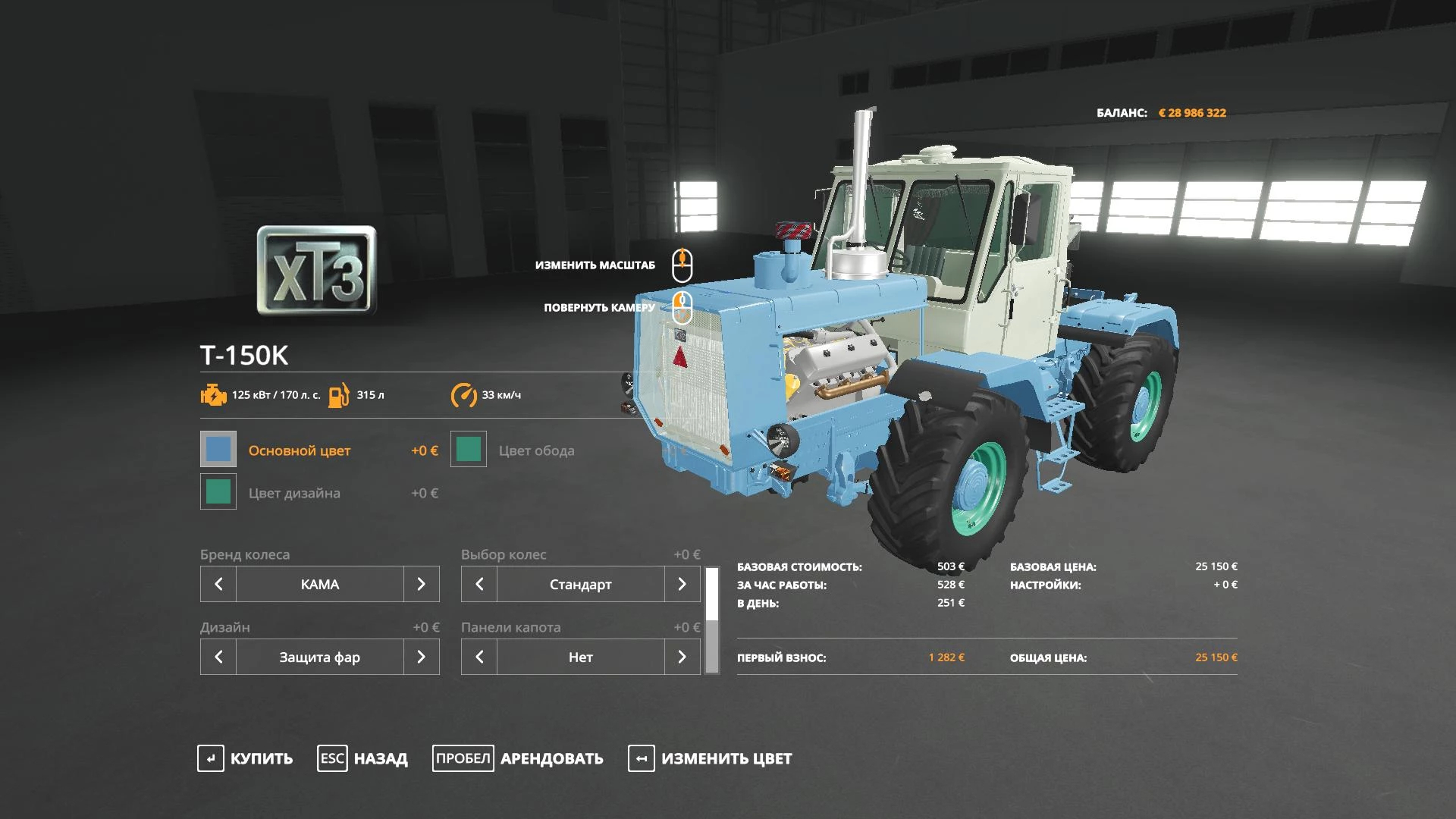
Task: Choose the Цвет дизайна green swatch
Action: click(218, 492)
